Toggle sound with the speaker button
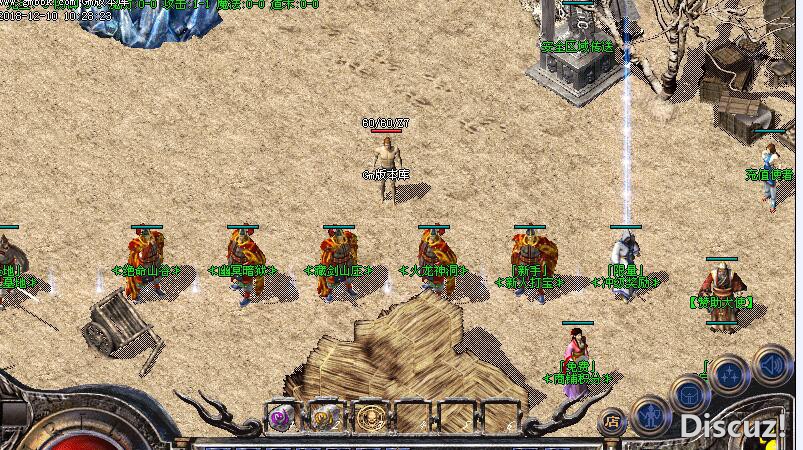The image size is (803, 450). (x=771, y=361)
